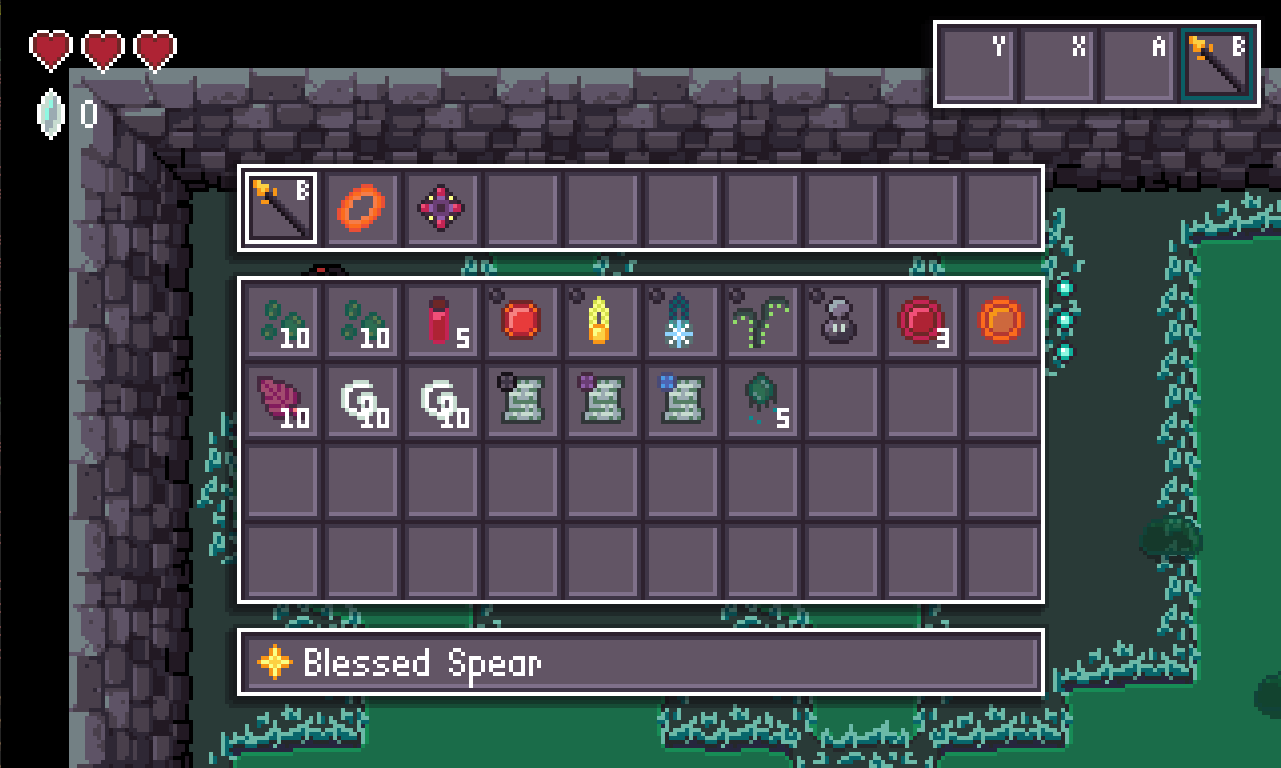Click the Blessed Spear name bar
This screenshot has height=768, width=1281.
tap(640, 661)
